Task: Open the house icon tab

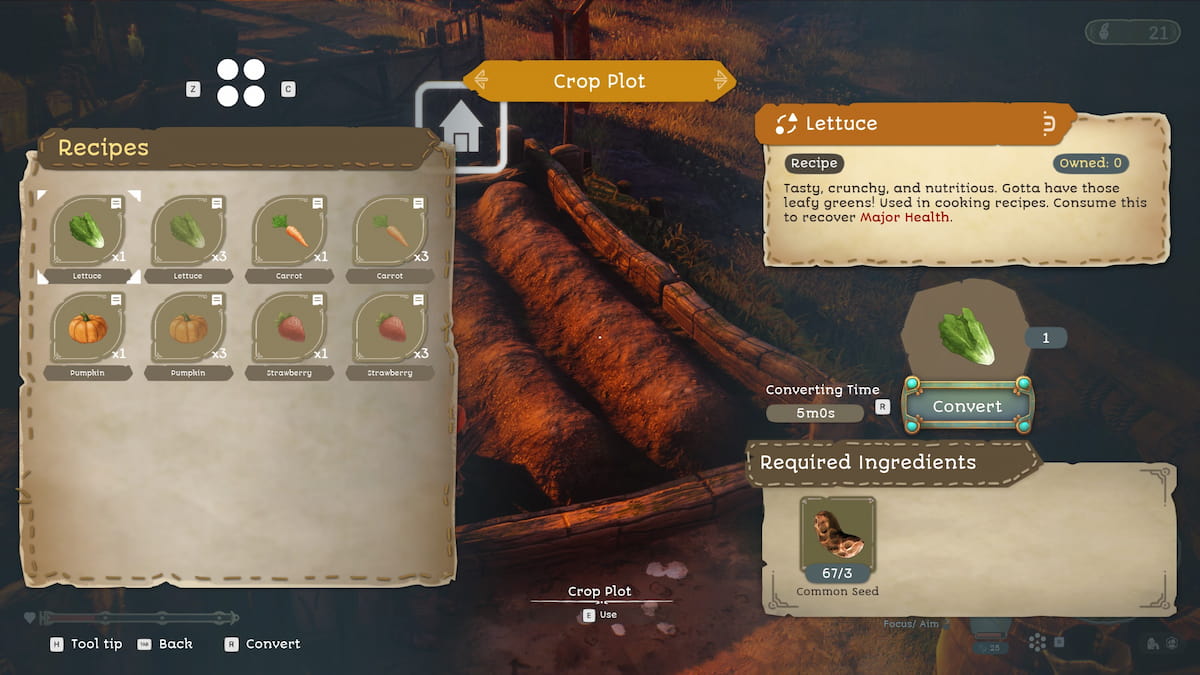Action: pyautogui.click(x=461, y=129)
